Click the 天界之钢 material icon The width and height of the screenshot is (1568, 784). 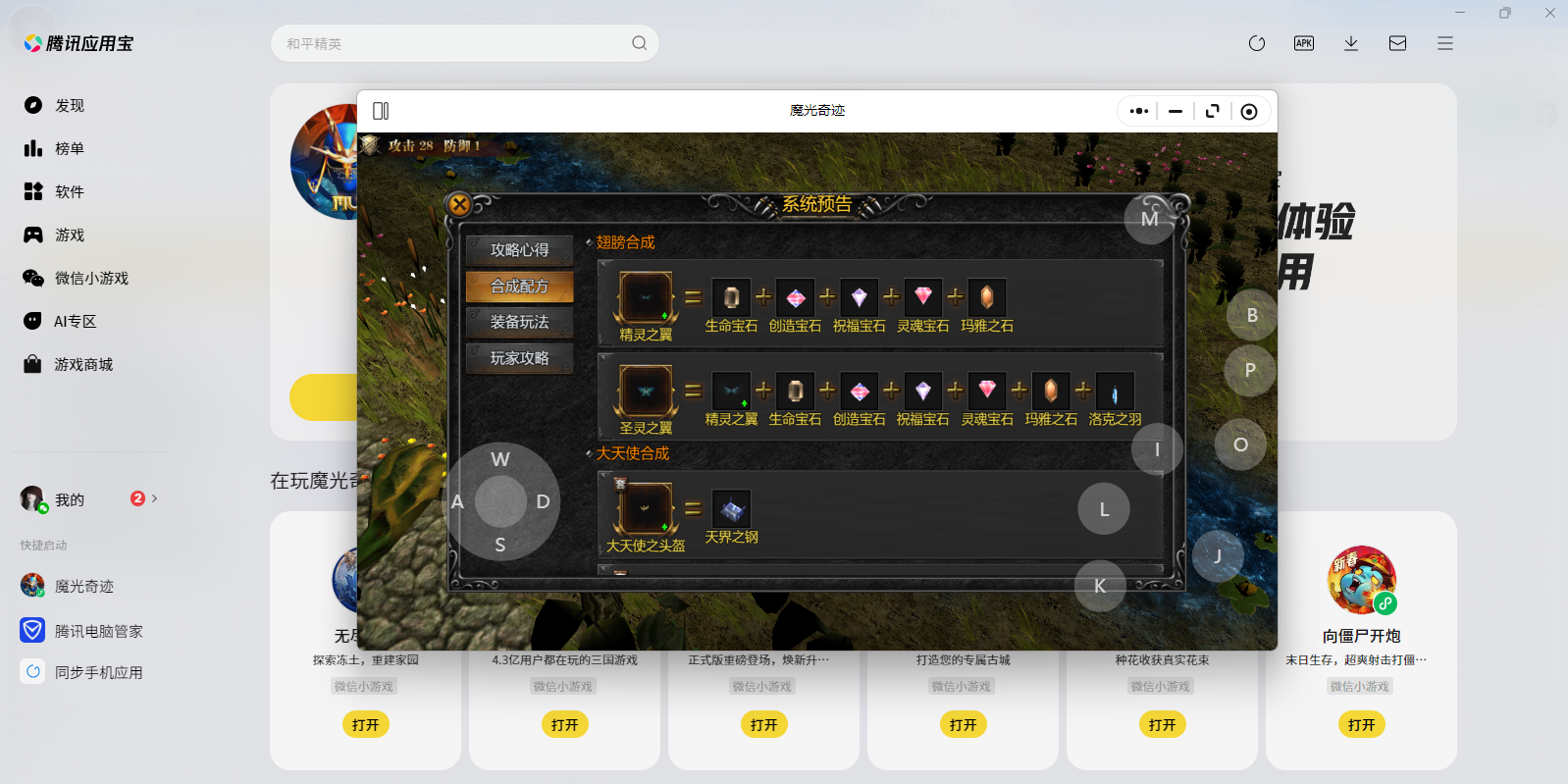click(x=731, y=508)
